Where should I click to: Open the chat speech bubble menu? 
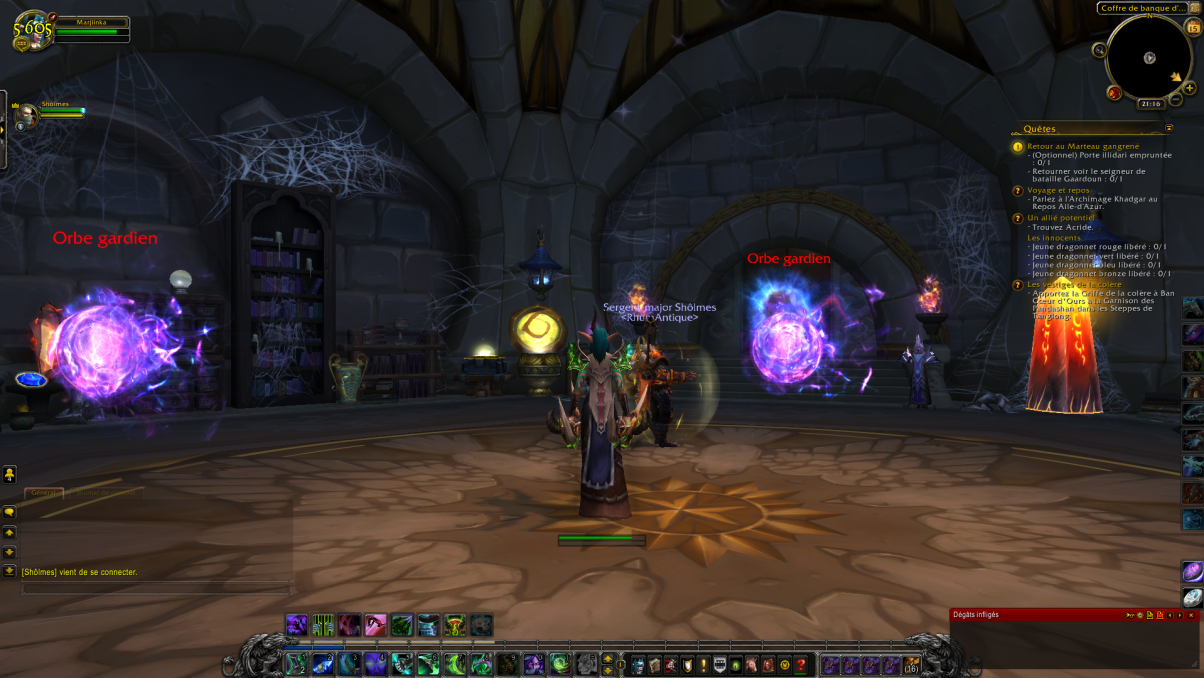click(9, 512)
